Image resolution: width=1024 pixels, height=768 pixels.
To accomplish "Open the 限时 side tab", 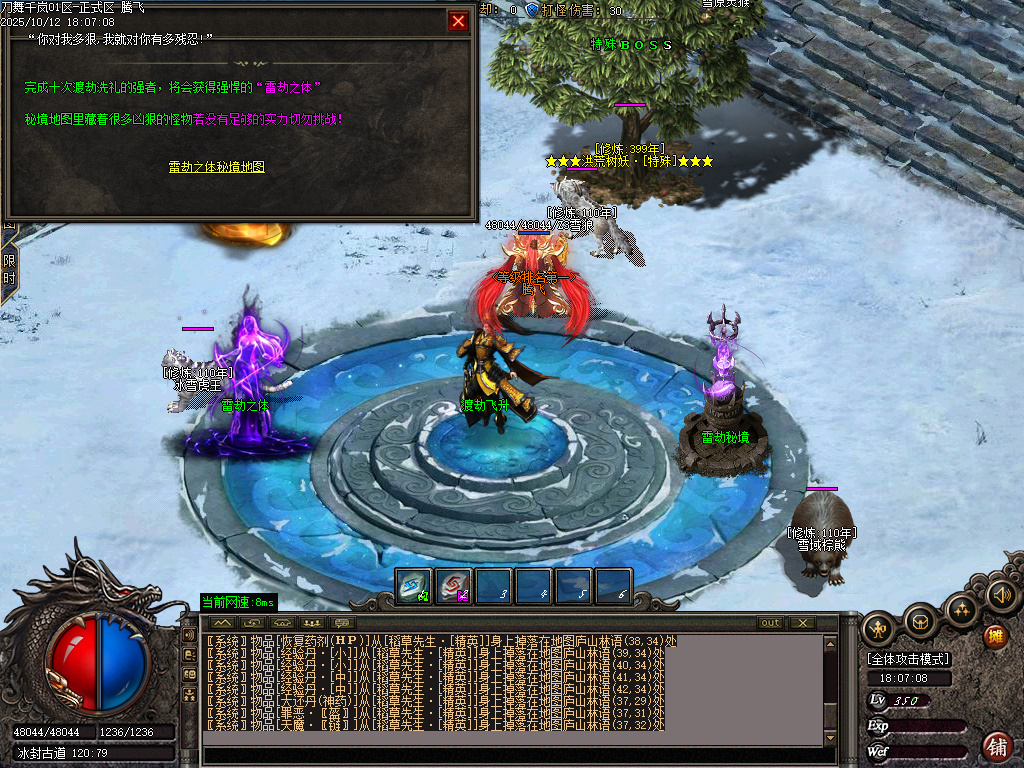I will [8, 270].
